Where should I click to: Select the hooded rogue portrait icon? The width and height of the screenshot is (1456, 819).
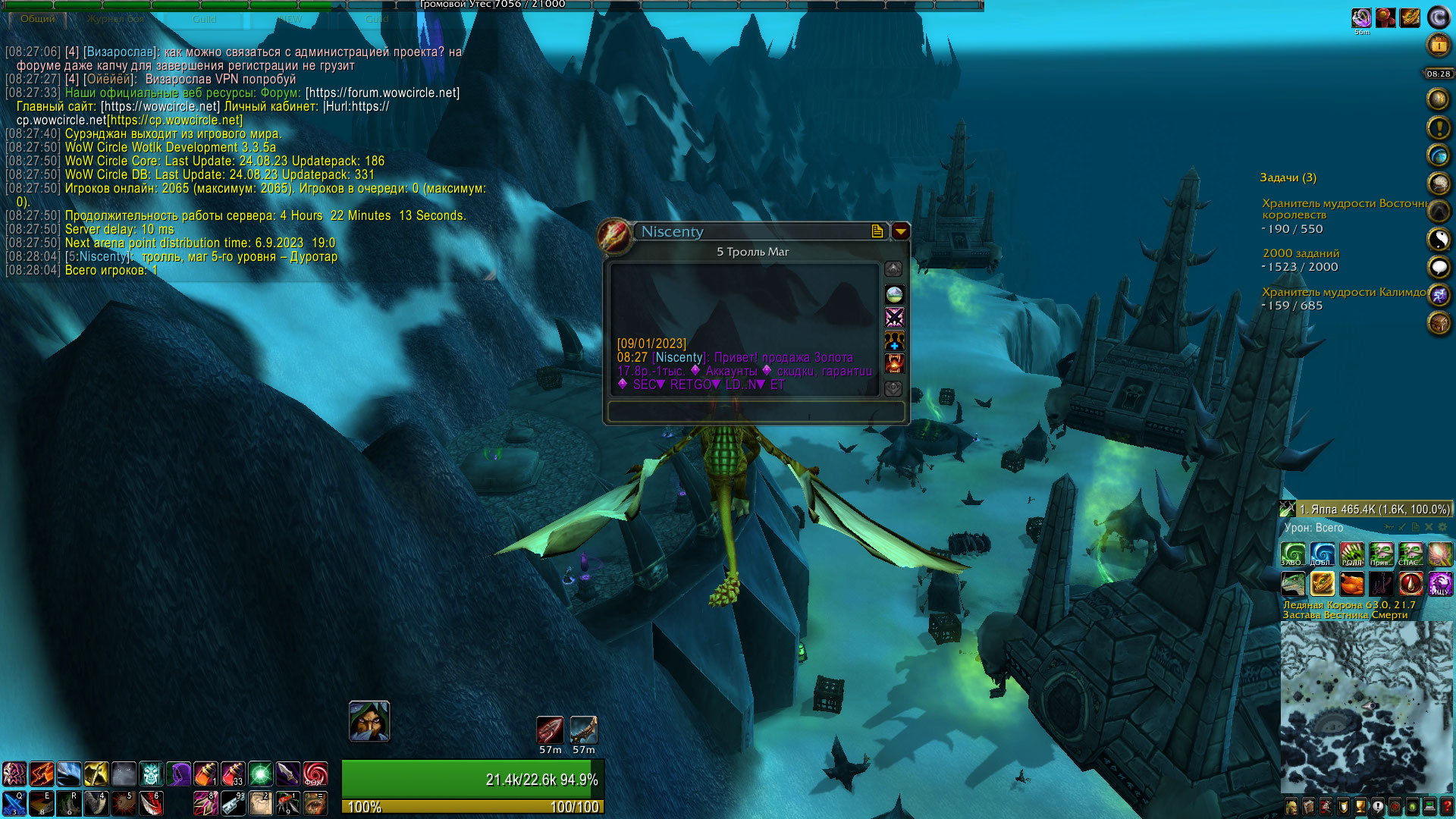369,720
